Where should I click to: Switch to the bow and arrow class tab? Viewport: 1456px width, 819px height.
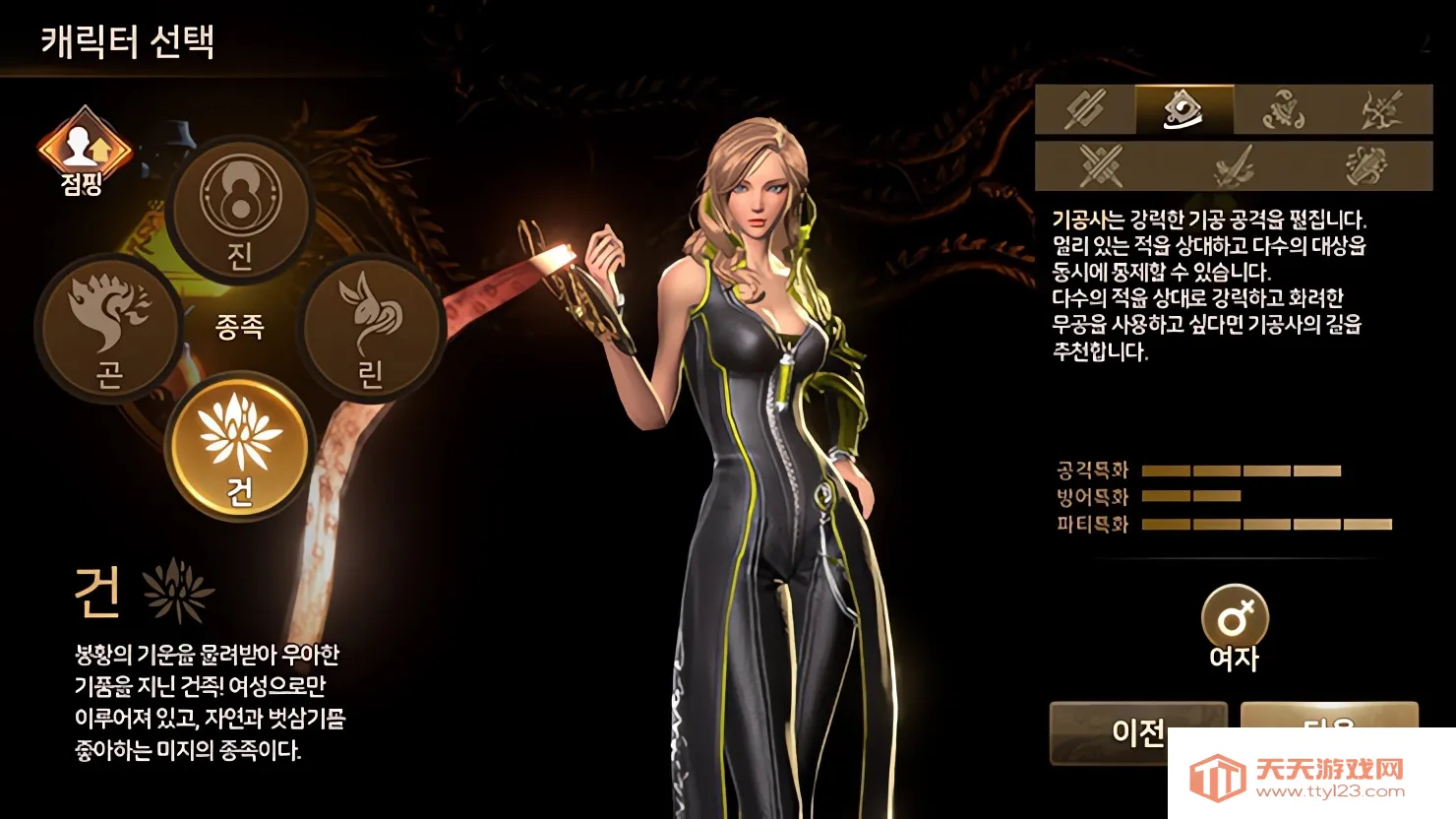tap(1381, 109)
